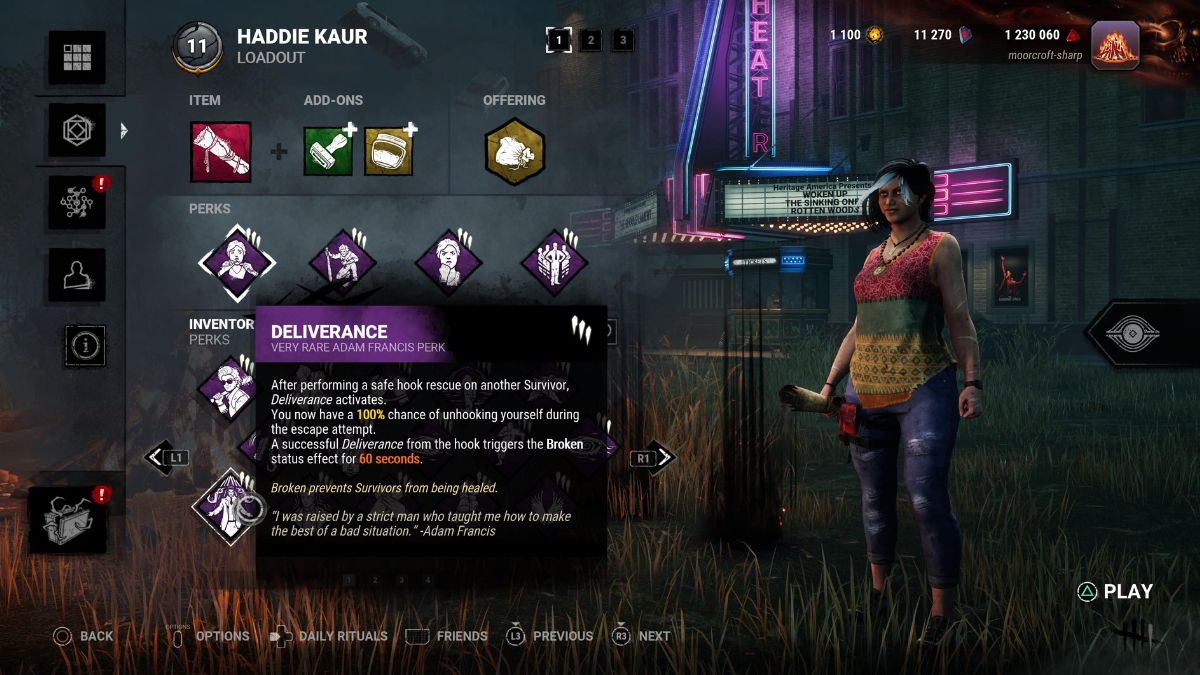Switch to loadout preset 2
The height and width of the screenshot is (675, 1200).
click(x=591, y=41)
